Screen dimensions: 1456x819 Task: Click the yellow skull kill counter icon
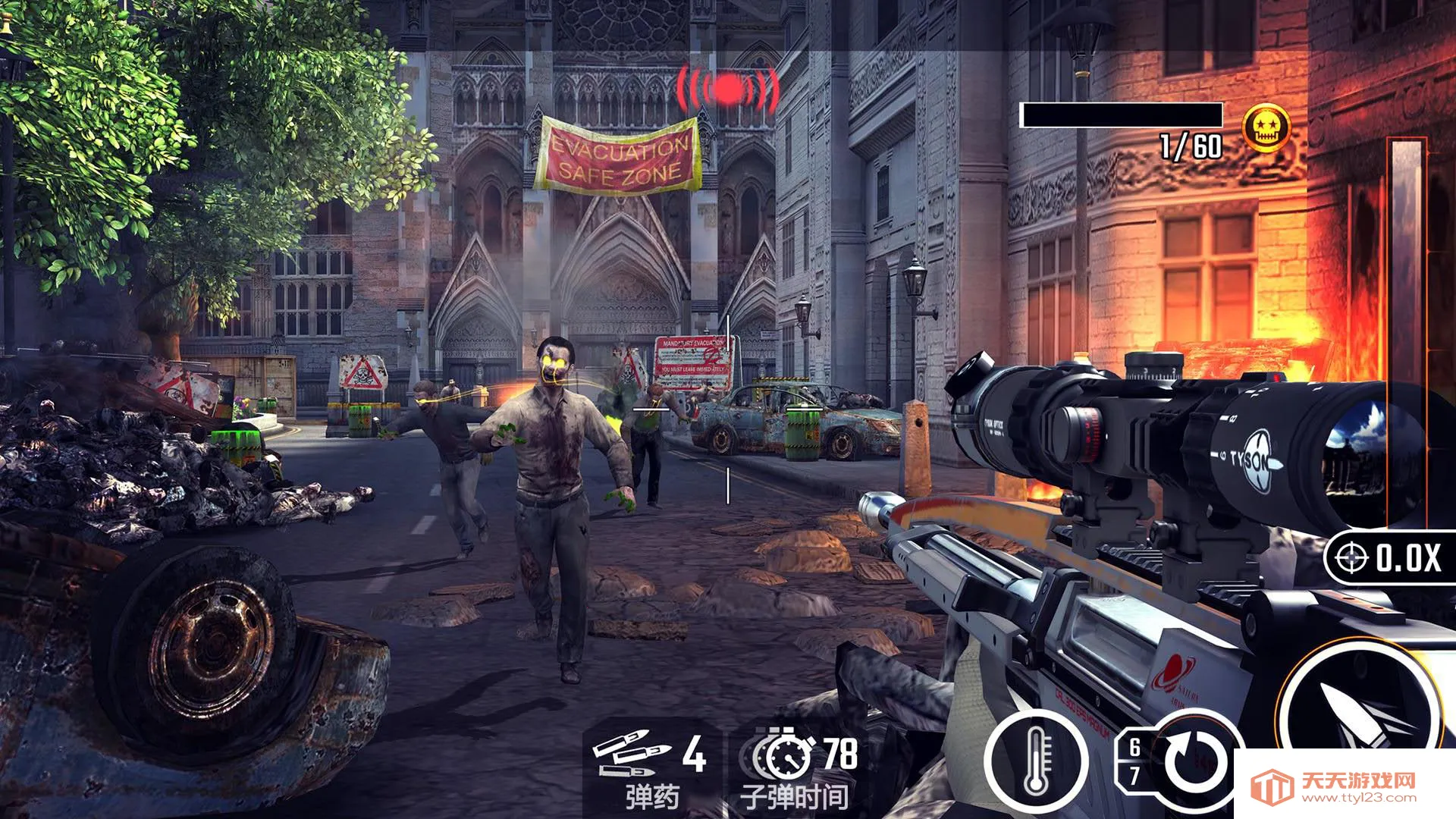pyautogui.click(x=1266, y=127)
